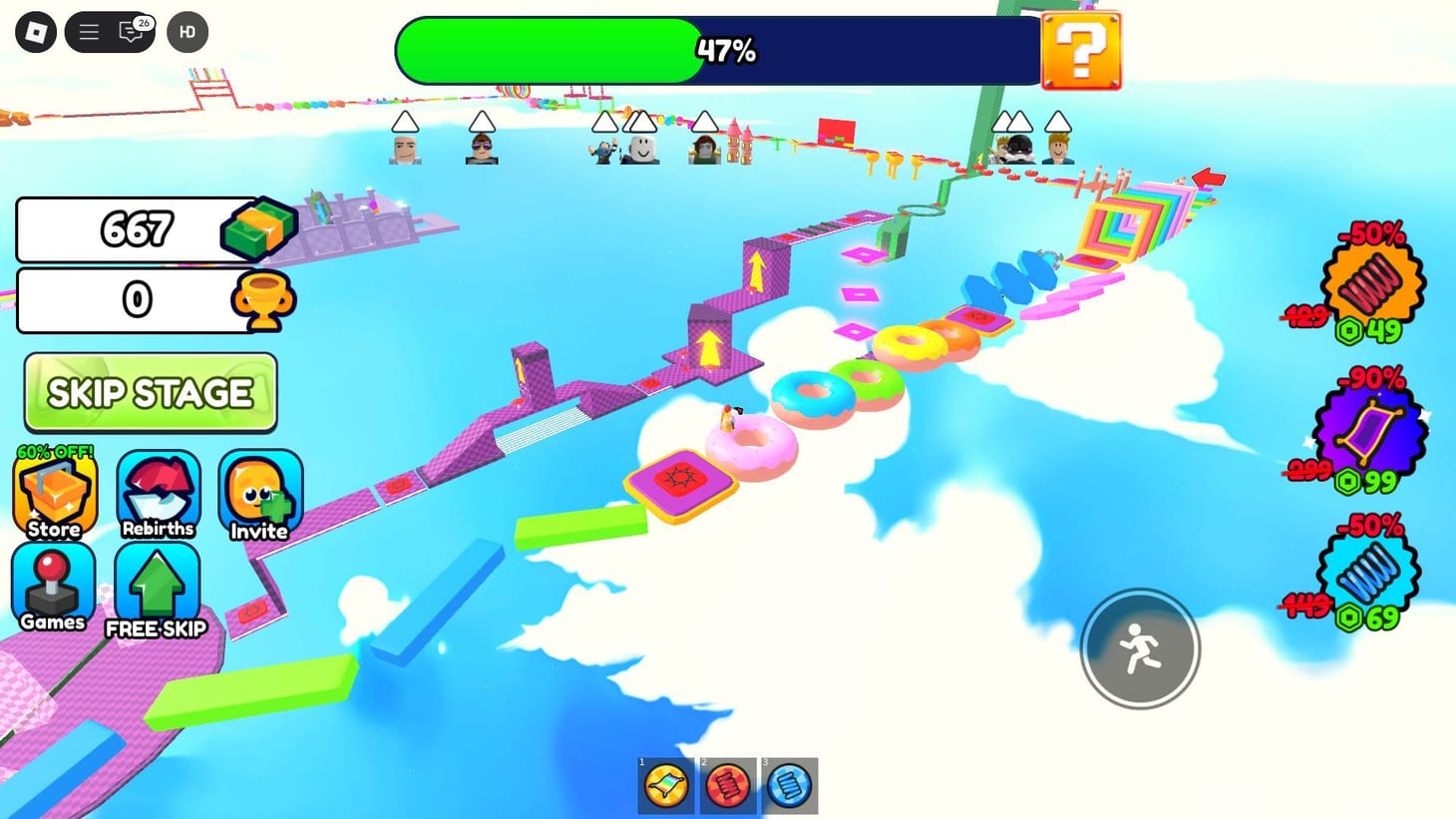Expand the hamburger menu
The image size is (1456, 819).
tap(88, 31)
